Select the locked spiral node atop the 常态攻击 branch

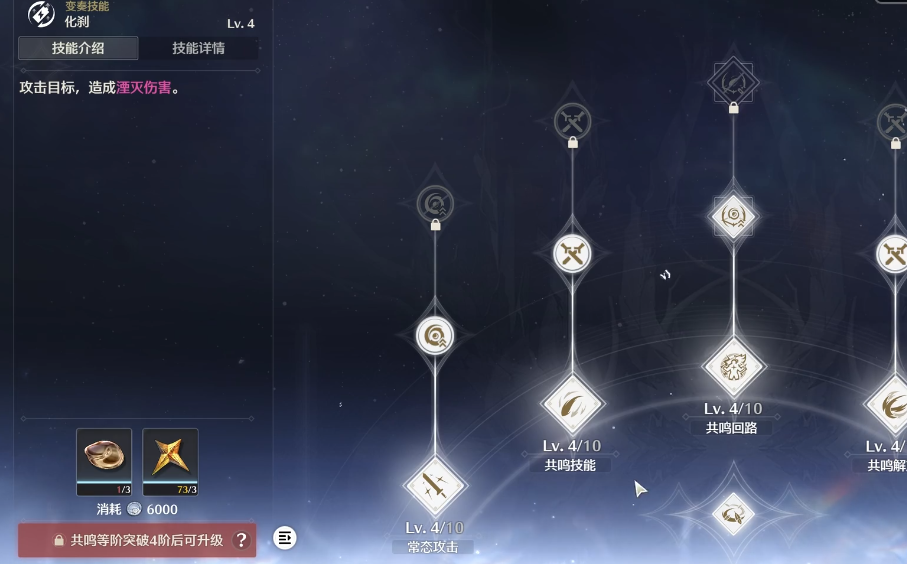pos(435,205)
